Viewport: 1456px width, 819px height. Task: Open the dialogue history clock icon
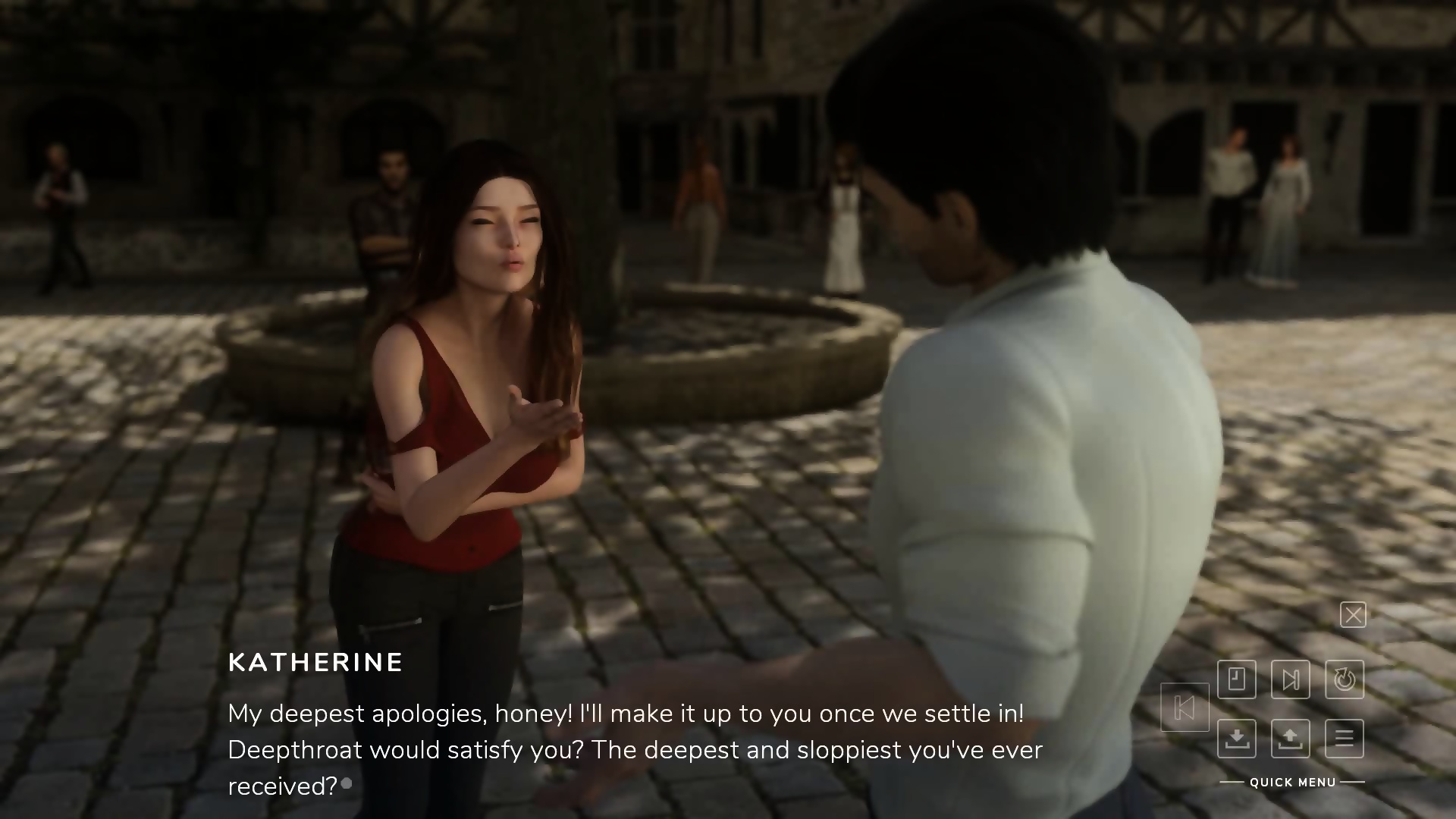coord(1237,679)
